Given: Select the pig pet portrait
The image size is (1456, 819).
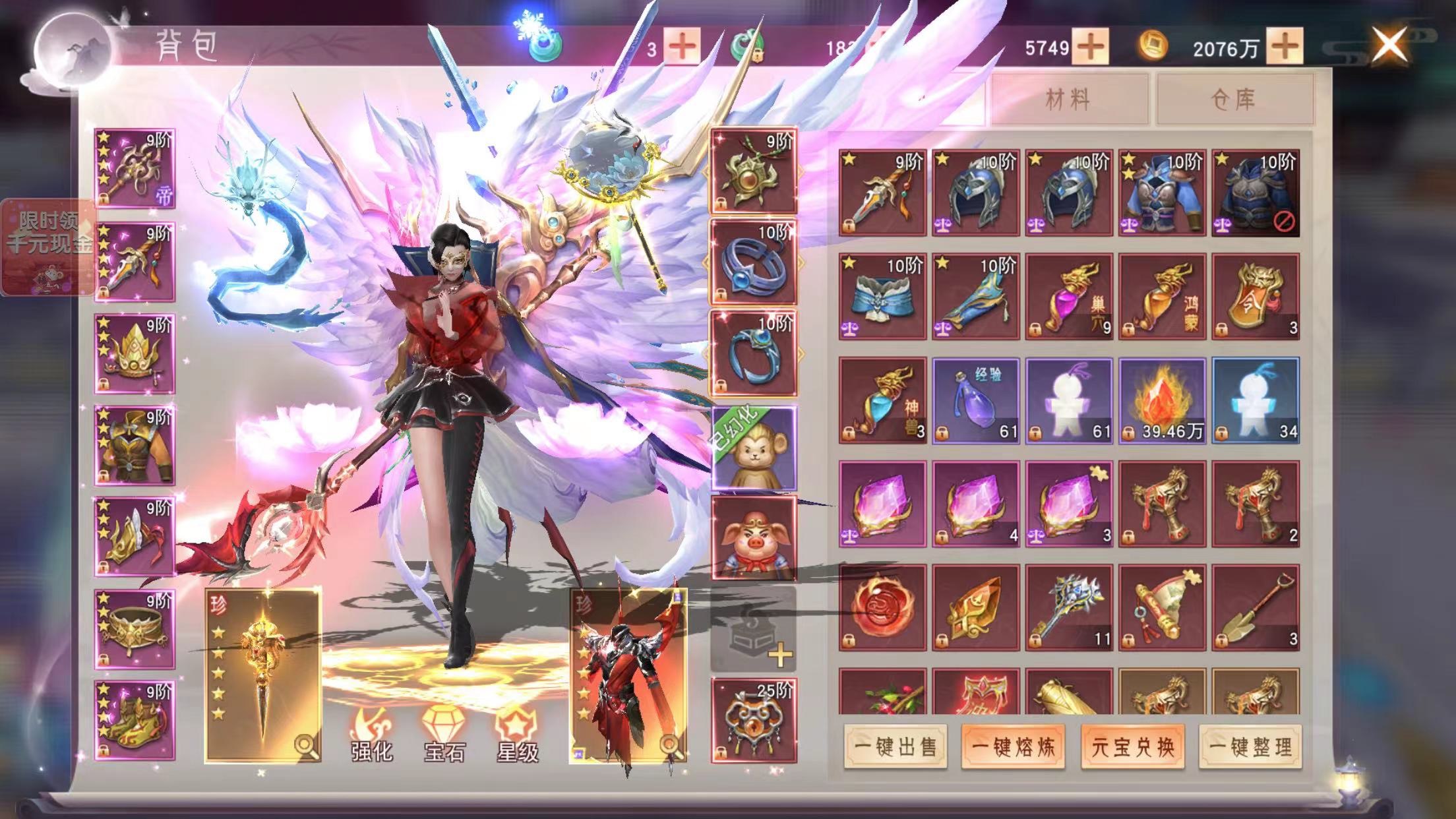Looking at the screenshot, I should [753, 539].
